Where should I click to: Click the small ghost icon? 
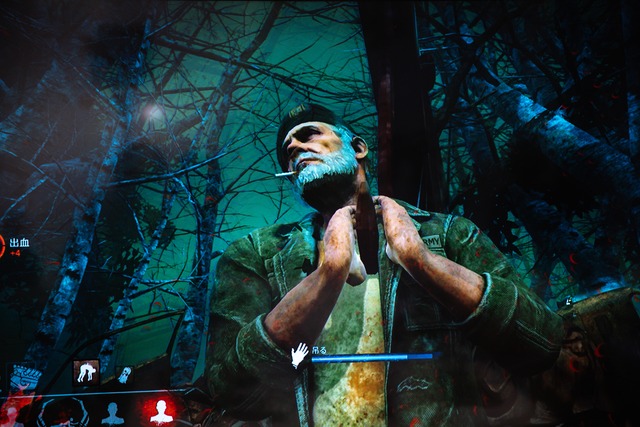coord(125,374)
